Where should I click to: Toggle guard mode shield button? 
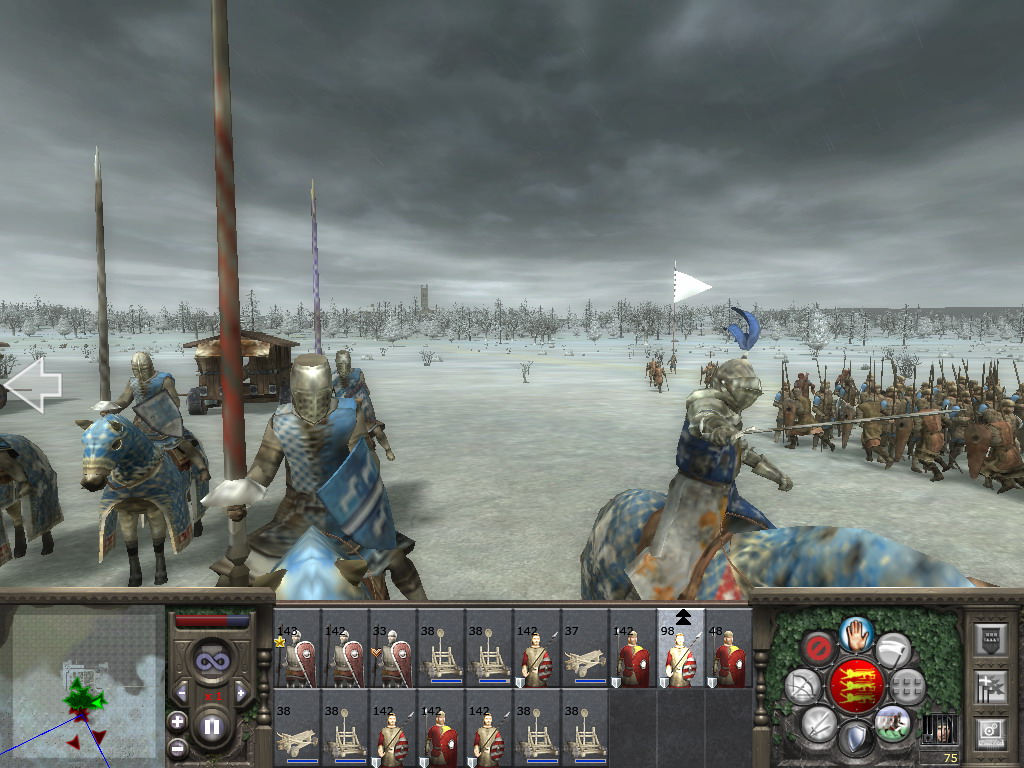point(856,739)
